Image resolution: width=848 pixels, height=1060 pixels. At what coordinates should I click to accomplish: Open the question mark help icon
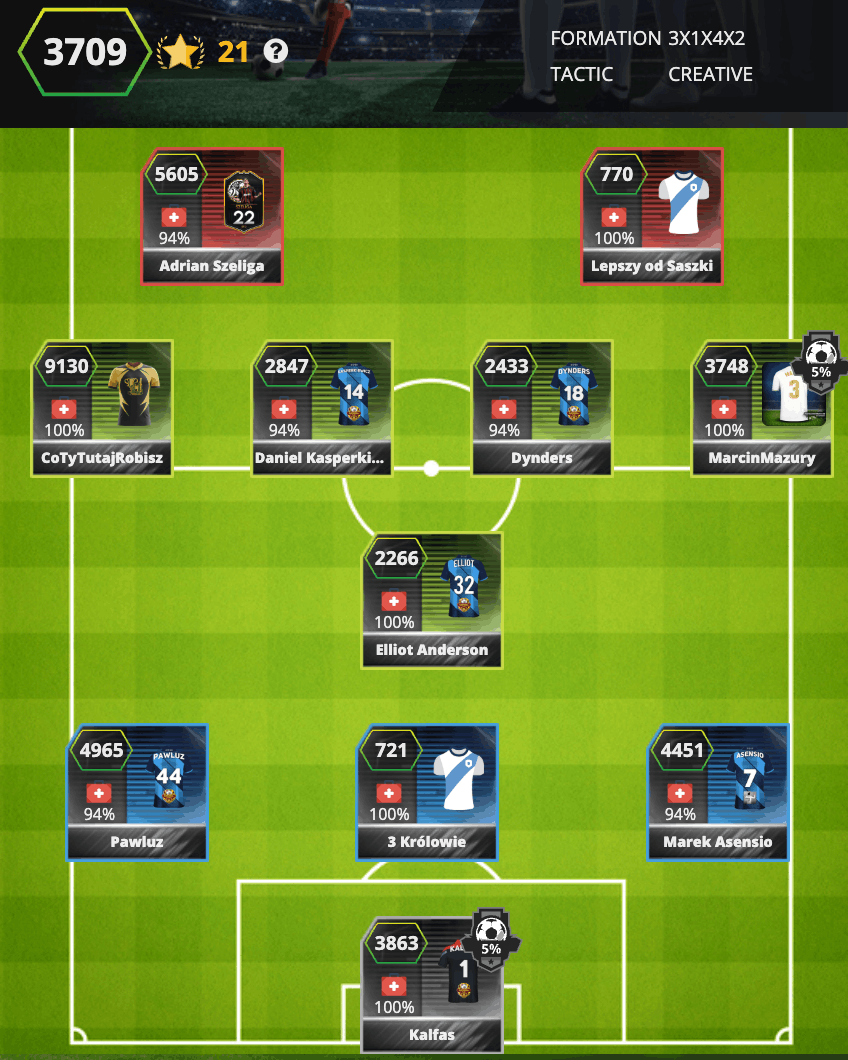coord(276,51)
